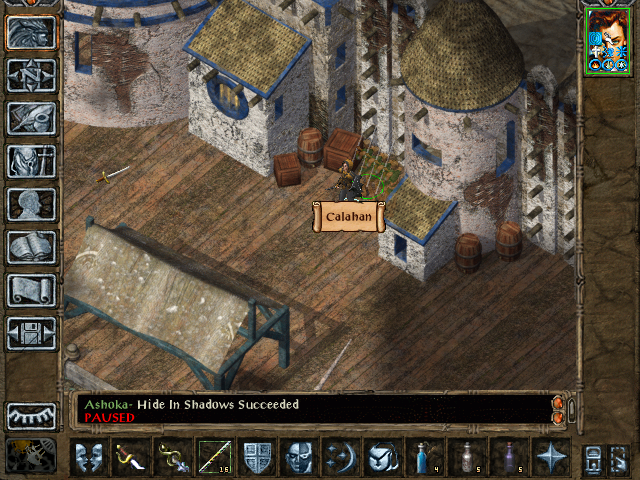The width and height of the screenshot is (640, 480).
Task: Open game options floppy disk button
Action: click(31, 333)
